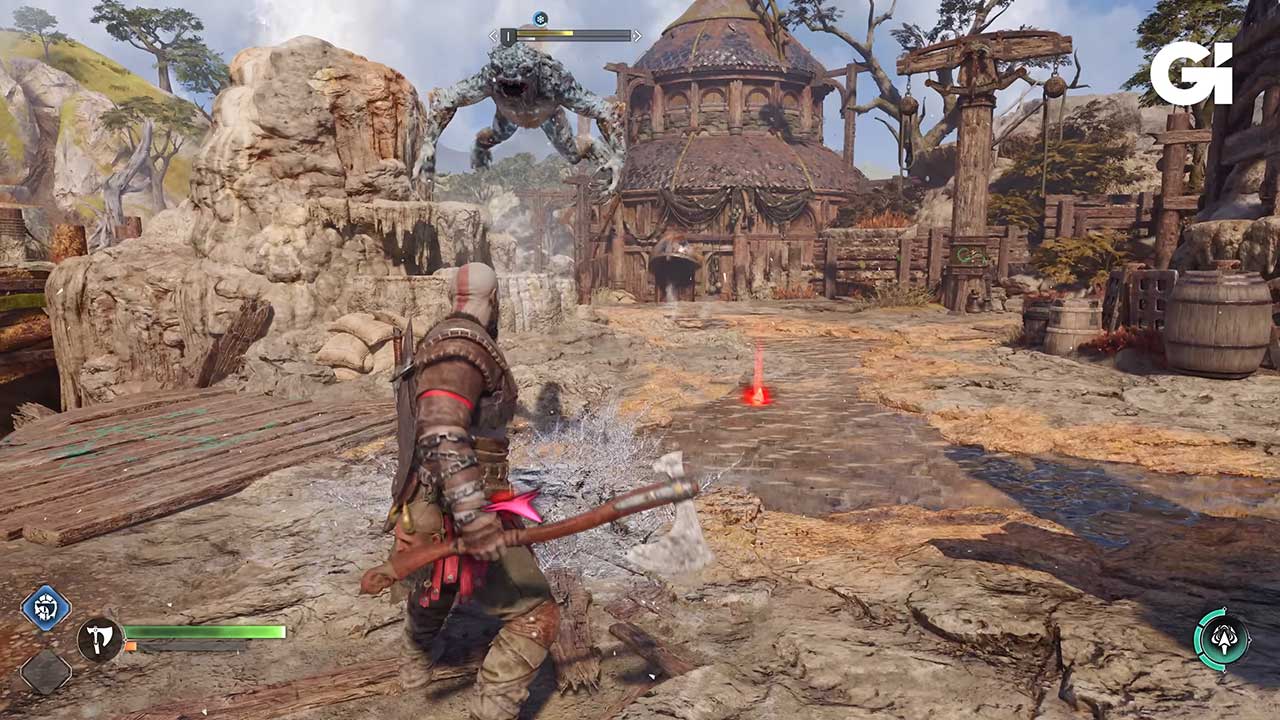The image size is (1280, 720).
Task: Activate the green companion arrow ability icon
Action: pos(1221,640)
